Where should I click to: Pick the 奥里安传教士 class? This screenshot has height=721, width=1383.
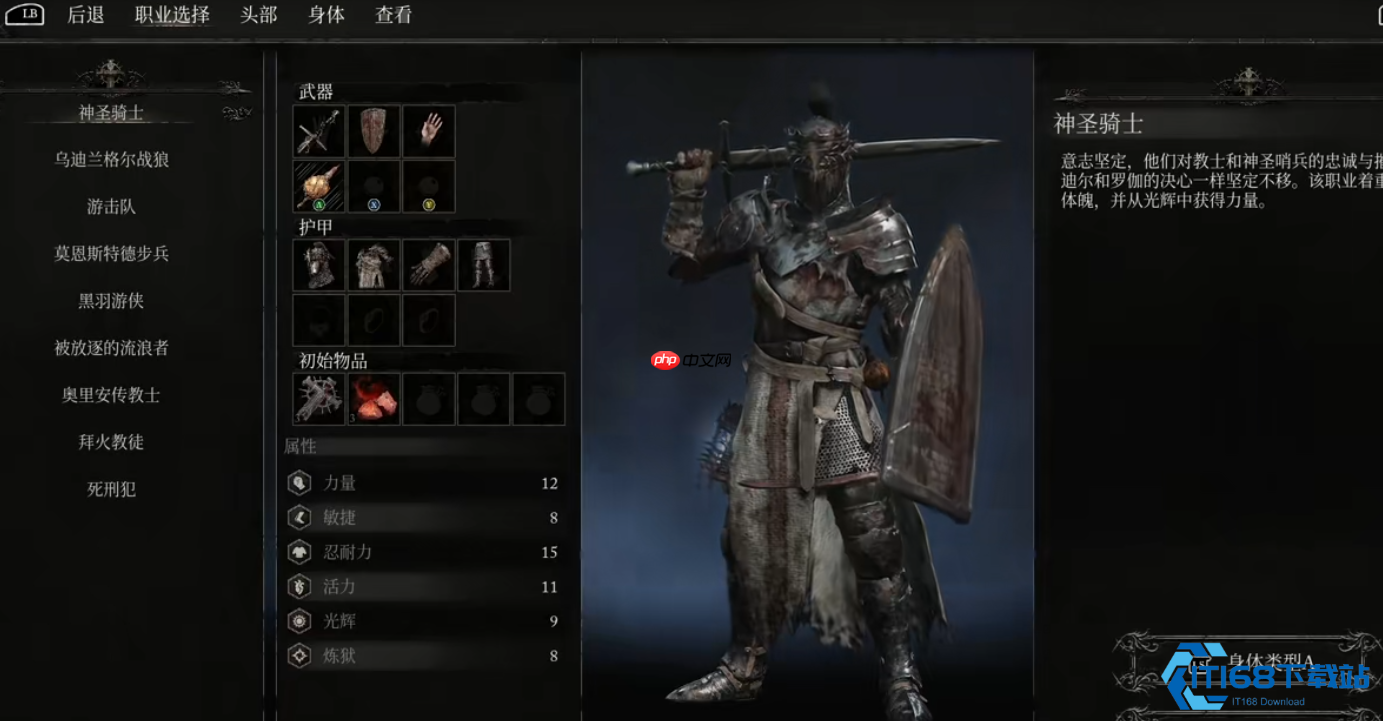[111, 395]
